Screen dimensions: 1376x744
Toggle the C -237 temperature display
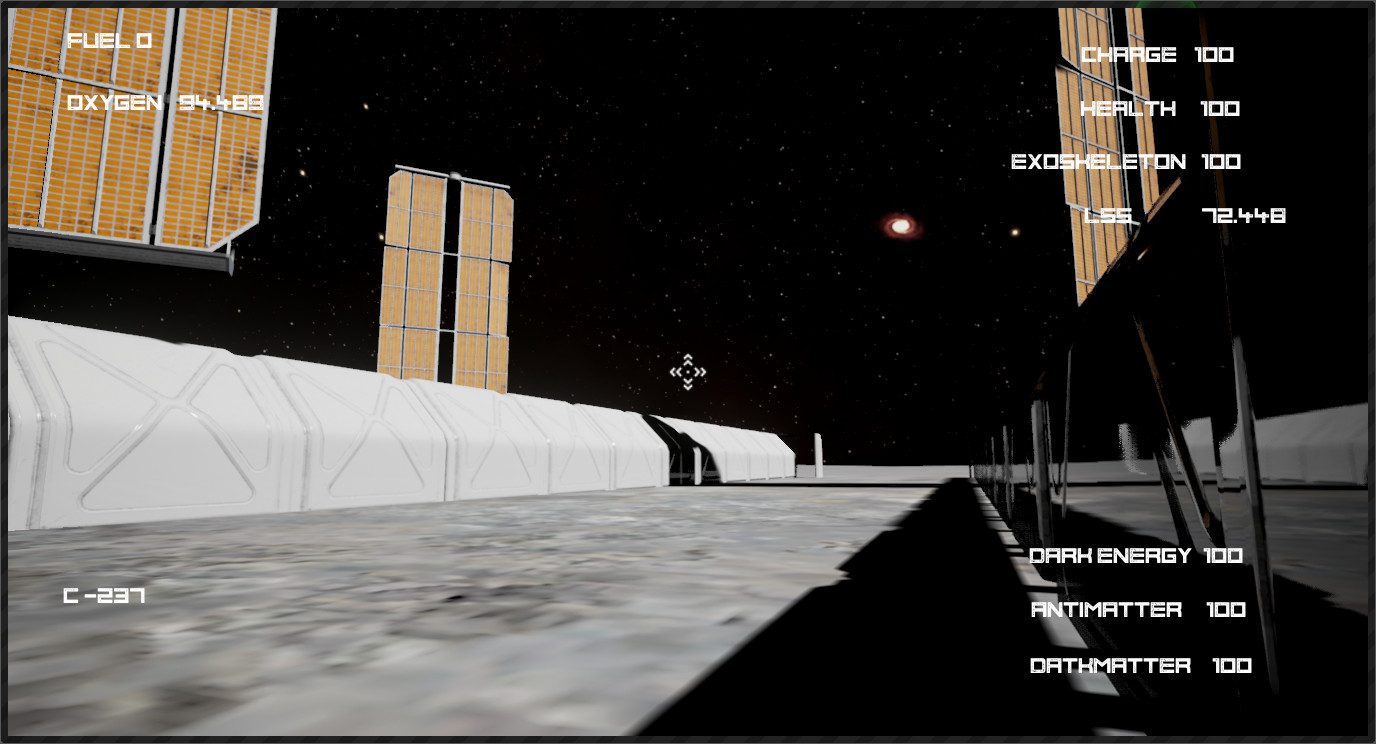(103, 596)
